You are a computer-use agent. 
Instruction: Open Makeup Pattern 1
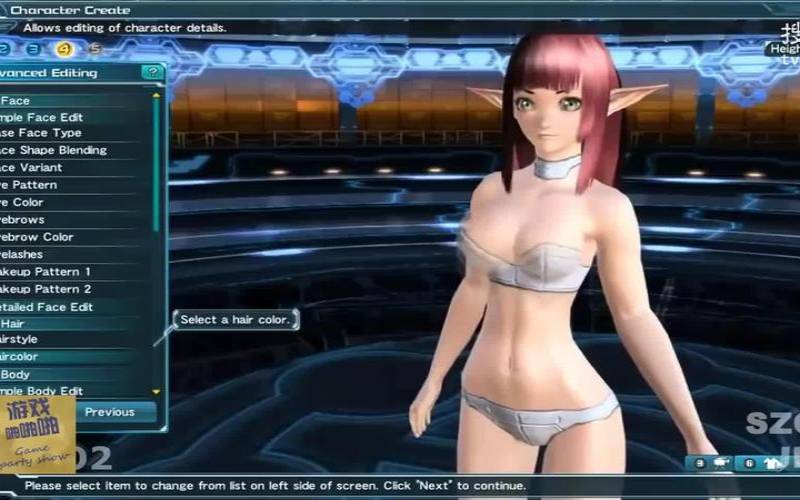coord(48,272)
